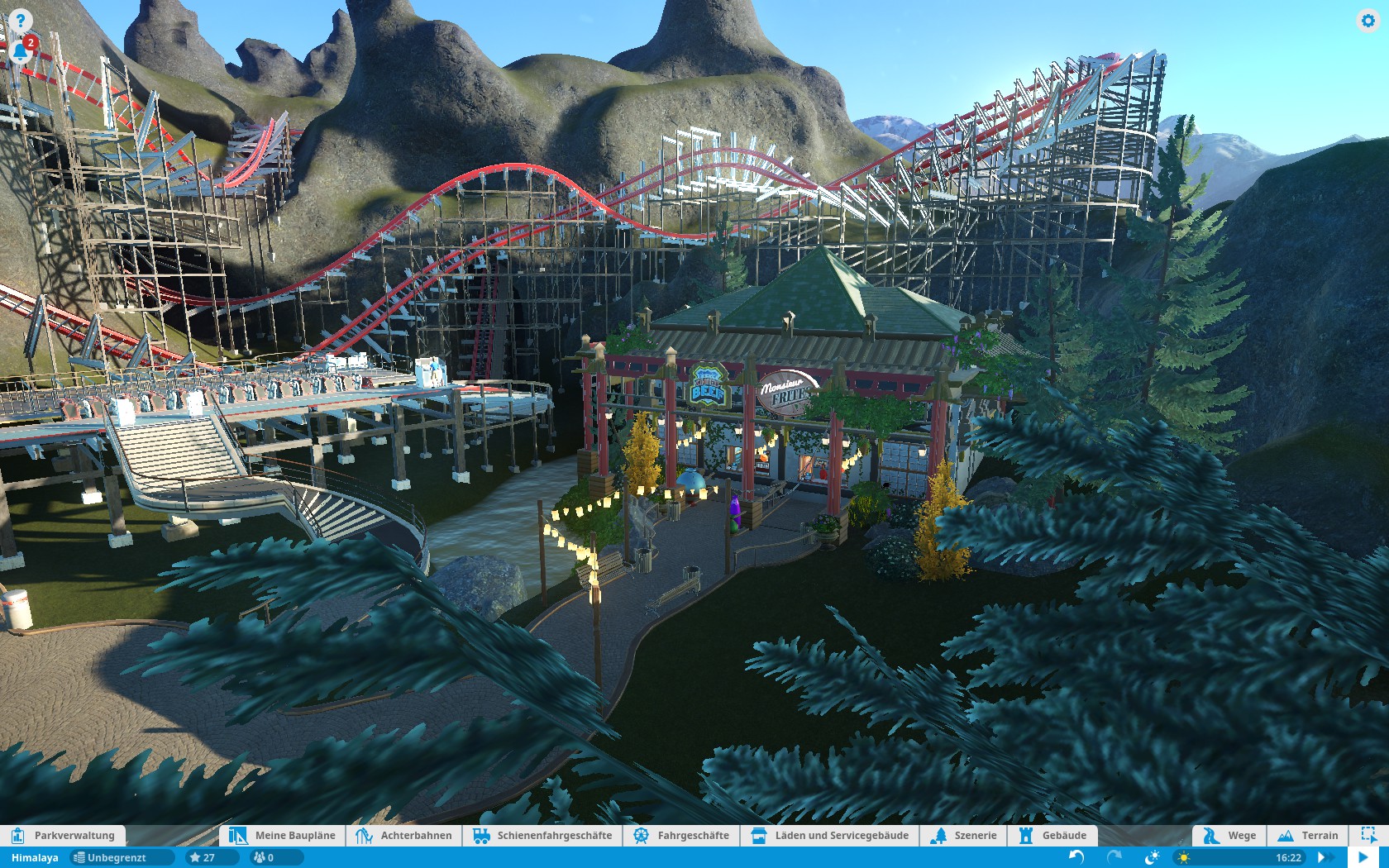Viewport: 1389px width, 868px height.
Task: Open the Parkverwaltung panel
Action: tap(64, 835)
